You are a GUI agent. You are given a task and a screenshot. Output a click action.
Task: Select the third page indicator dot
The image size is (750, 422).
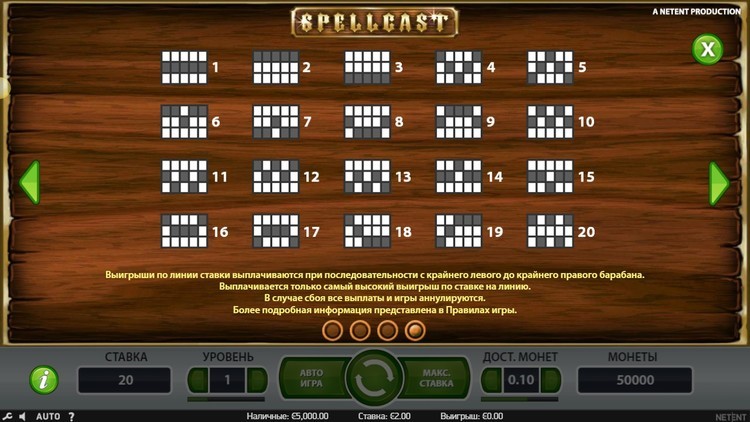388,329
